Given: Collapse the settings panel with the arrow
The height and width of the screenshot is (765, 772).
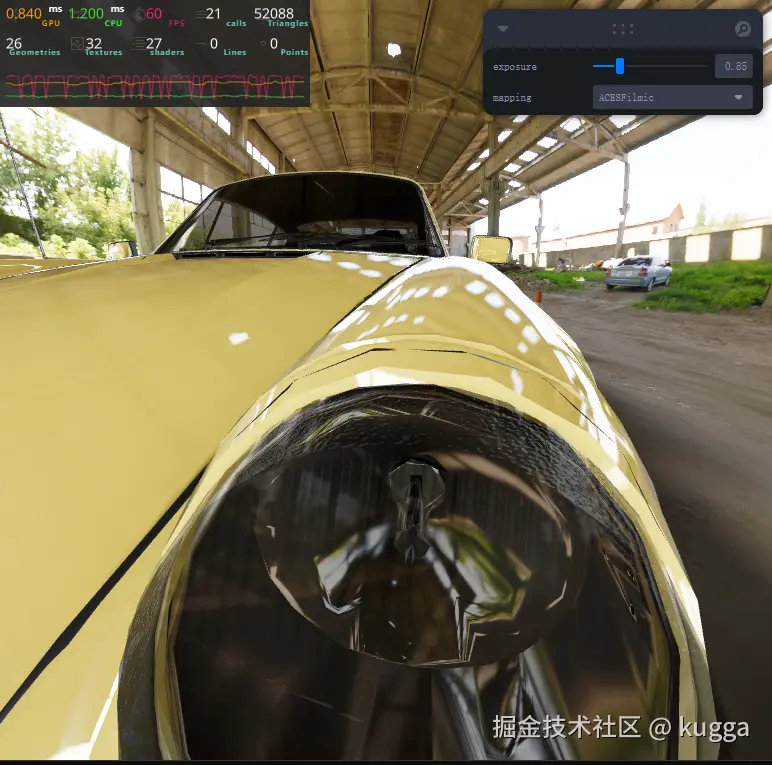Looking at the screenshot, I should pyautogui.click(x=503, y=30).
